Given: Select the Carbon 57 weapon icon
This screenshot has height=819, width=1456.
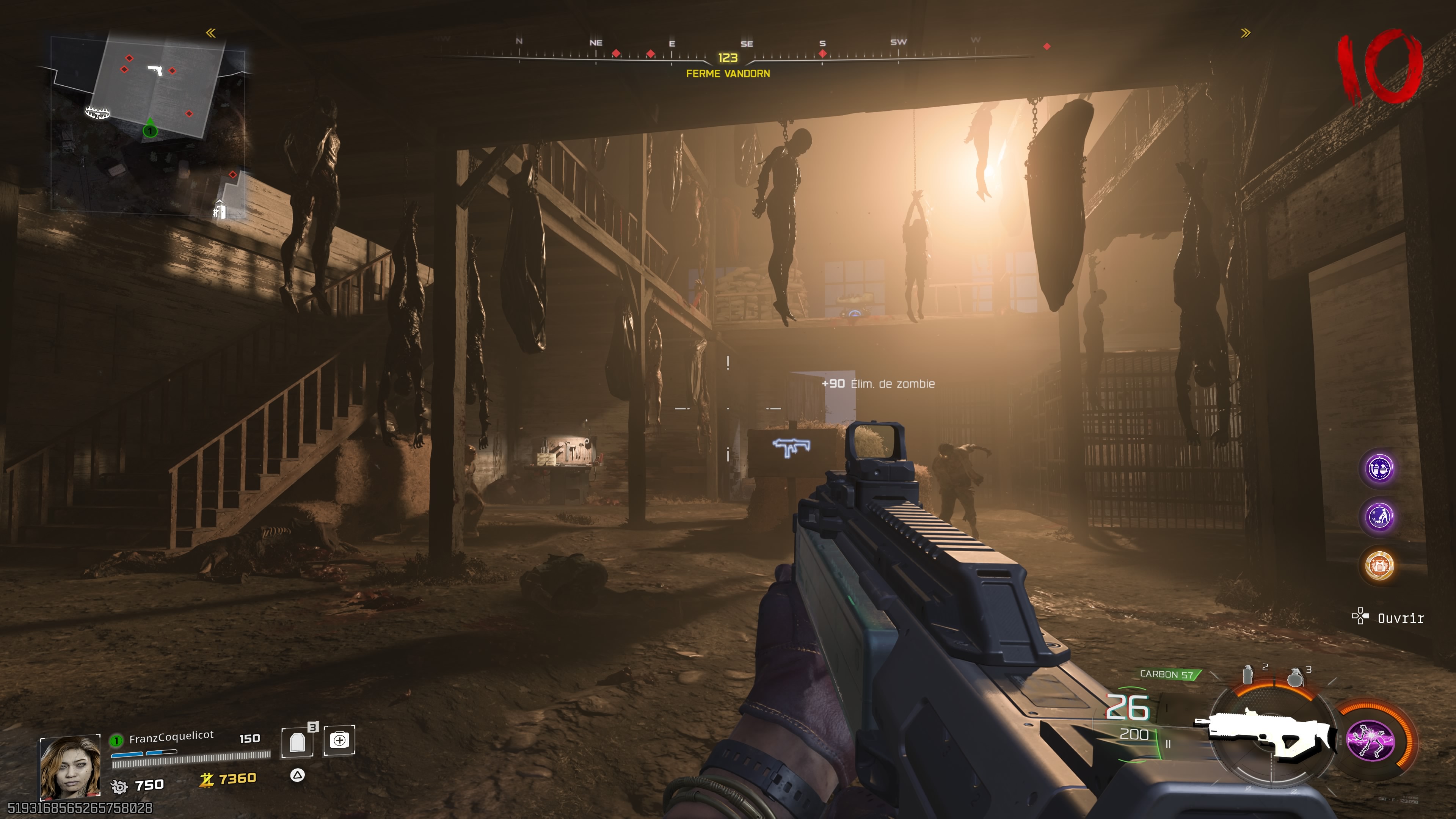Looking at the screenshot, I should tap(1266, 734).
